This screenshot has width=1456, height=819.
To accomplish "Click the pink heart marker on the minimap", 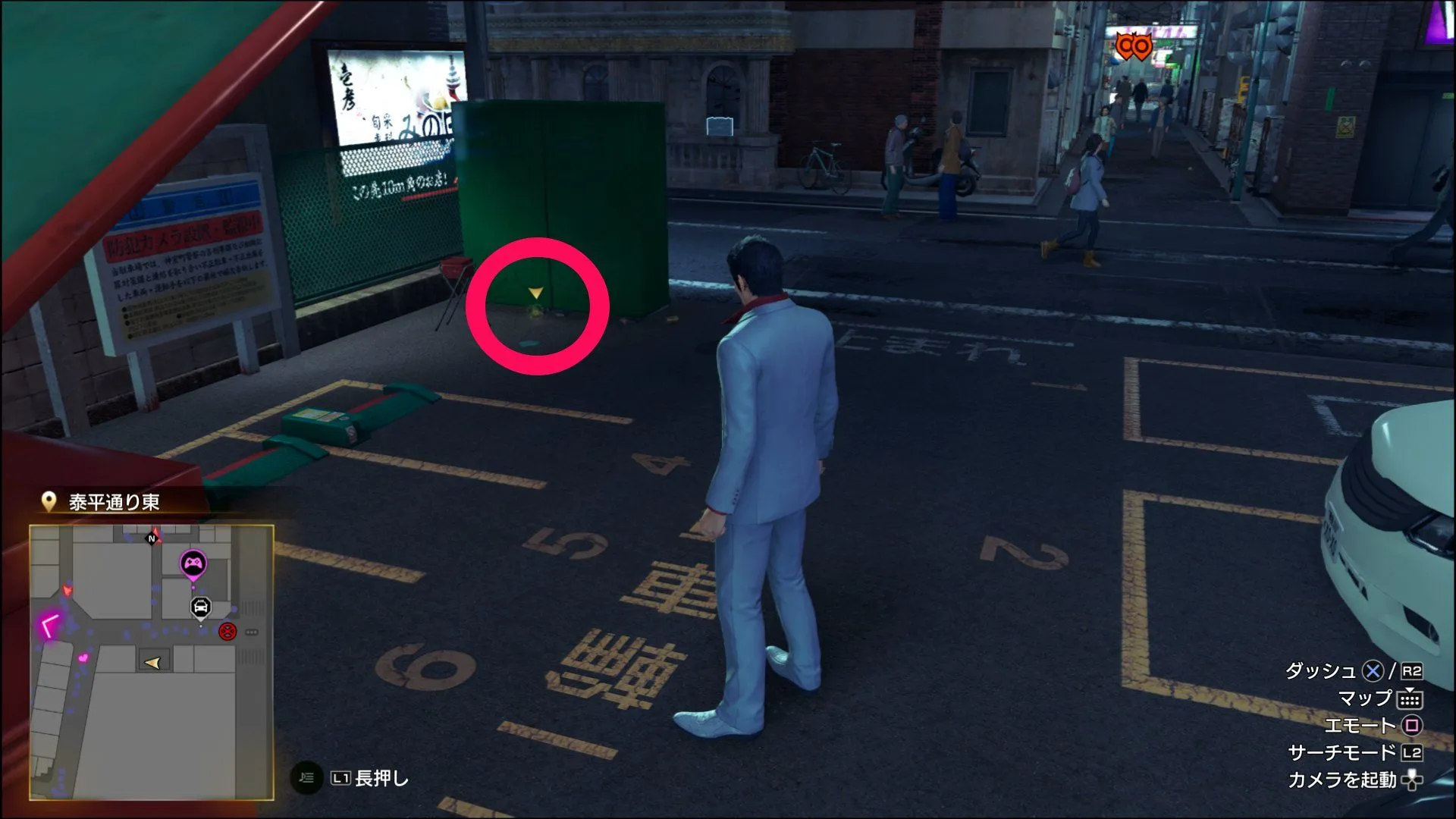I will tap(83, 658).
